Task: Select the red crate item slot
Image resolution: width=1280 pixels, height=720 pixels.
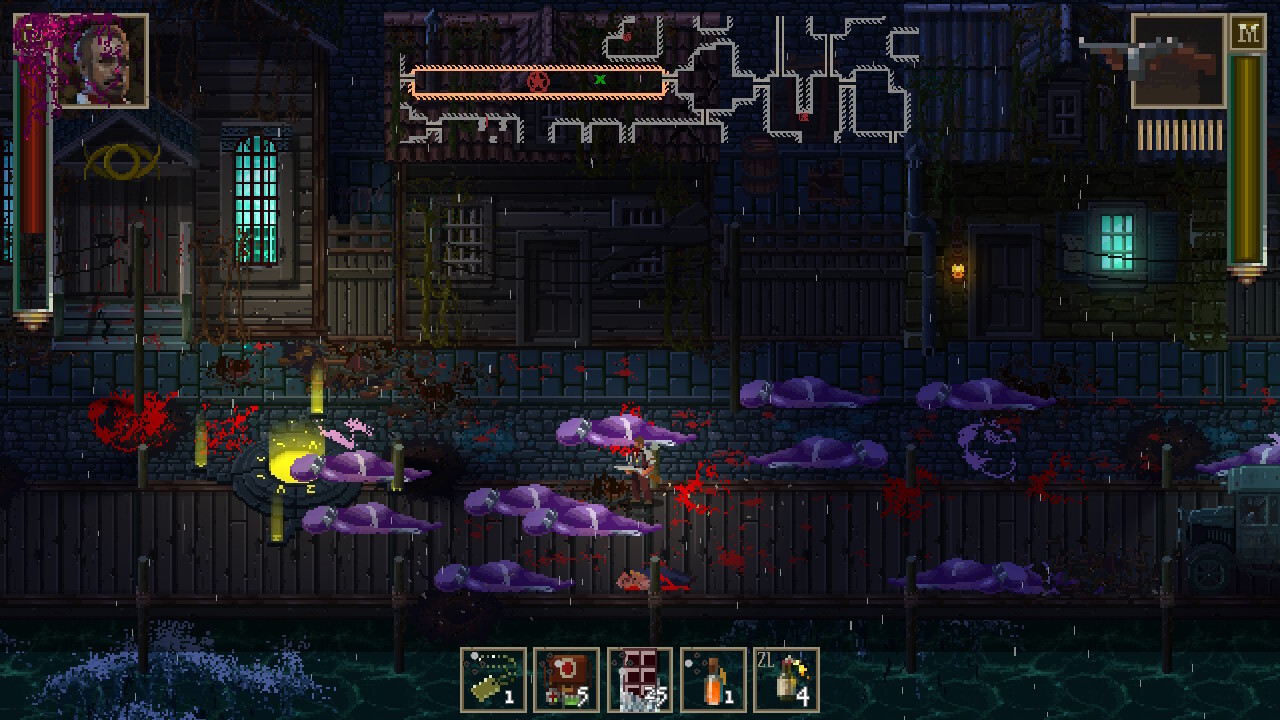Action: (639, 680)
